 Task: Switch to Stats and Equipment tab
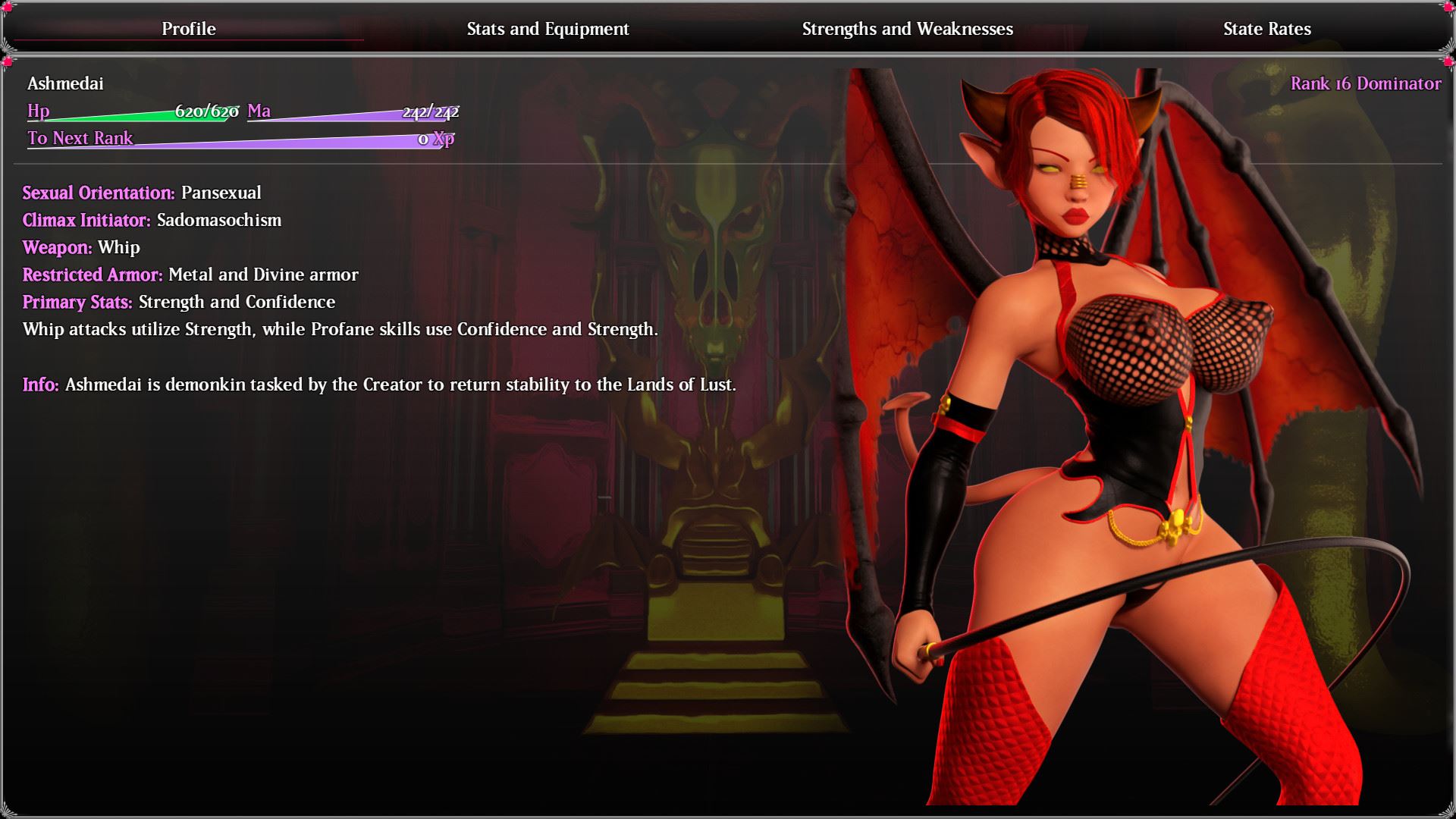[548, 29]
